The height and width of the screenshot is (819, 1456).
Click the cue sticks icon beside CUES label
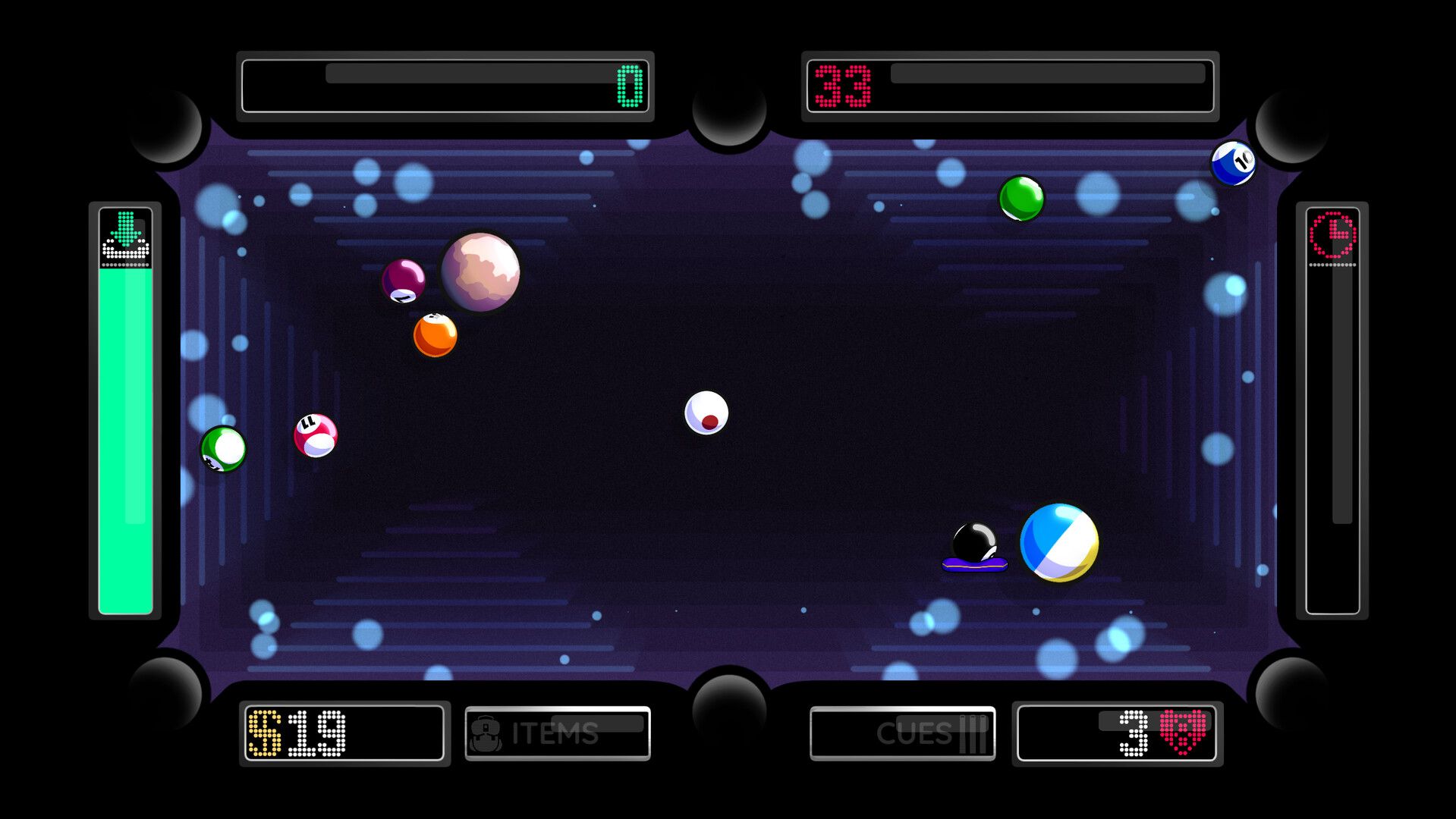click(973, 734)
